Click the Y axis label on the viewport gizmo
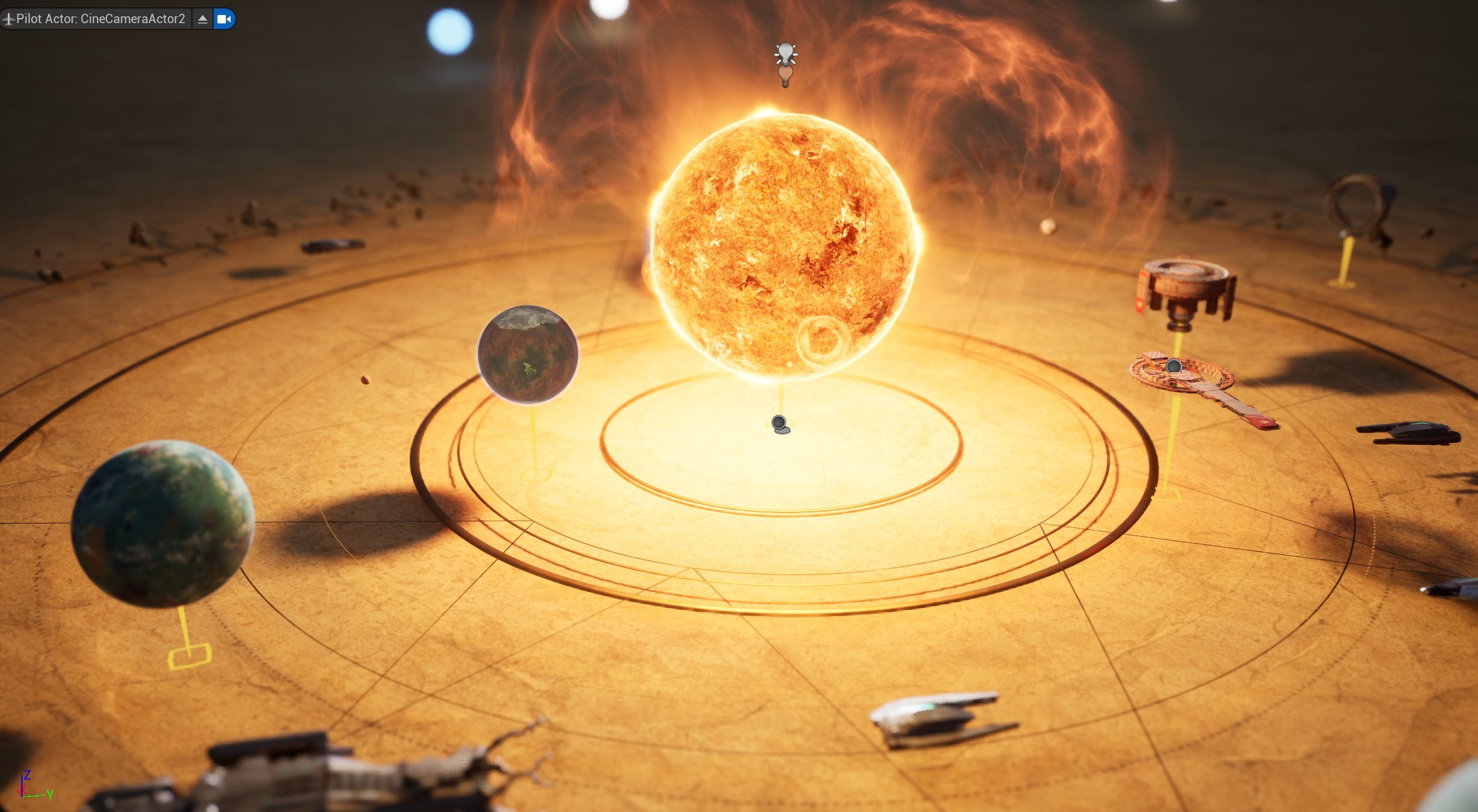The height and width of the screenshot is (812, 1478). (x=50, y=796)
